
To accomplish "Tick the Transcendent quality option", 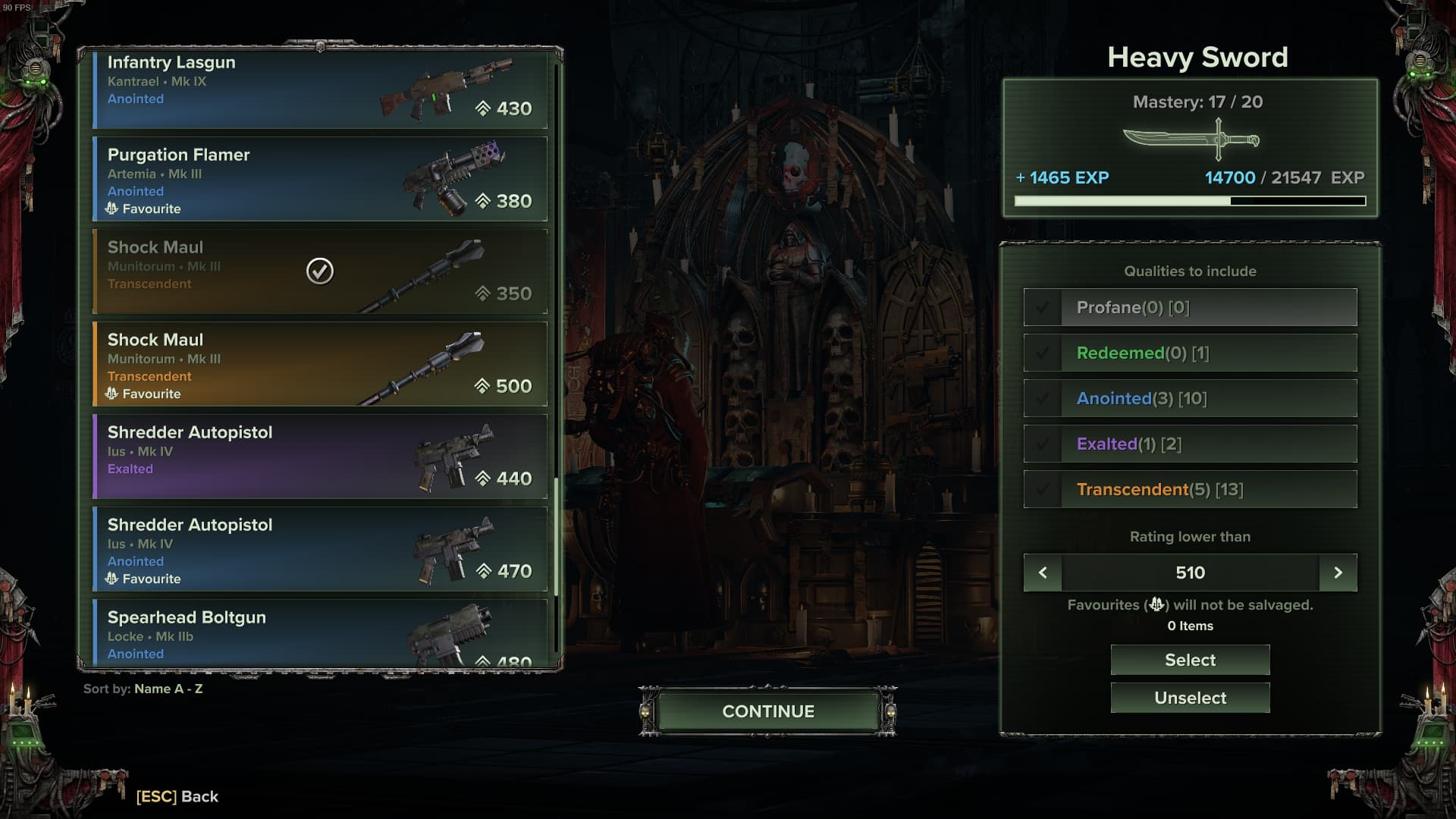I will tap(1043, 489).
